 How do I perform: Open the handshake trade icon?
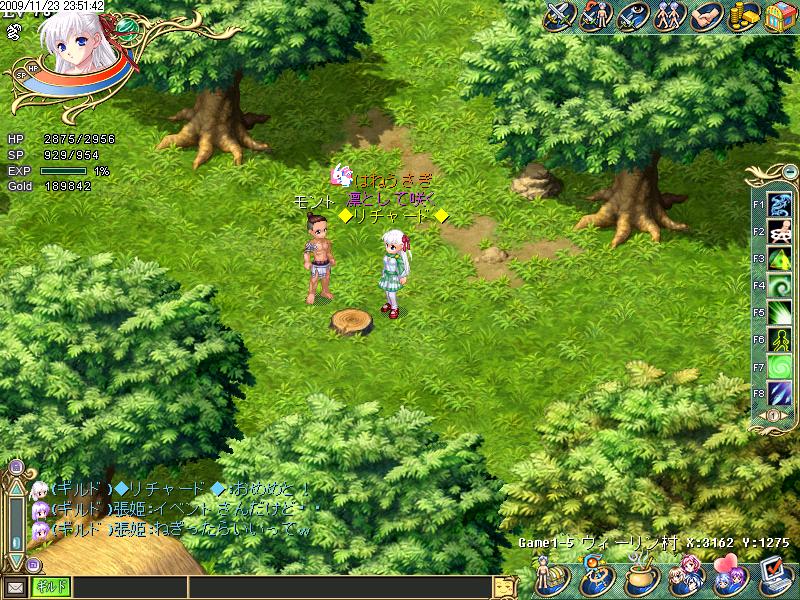point(707,17)
